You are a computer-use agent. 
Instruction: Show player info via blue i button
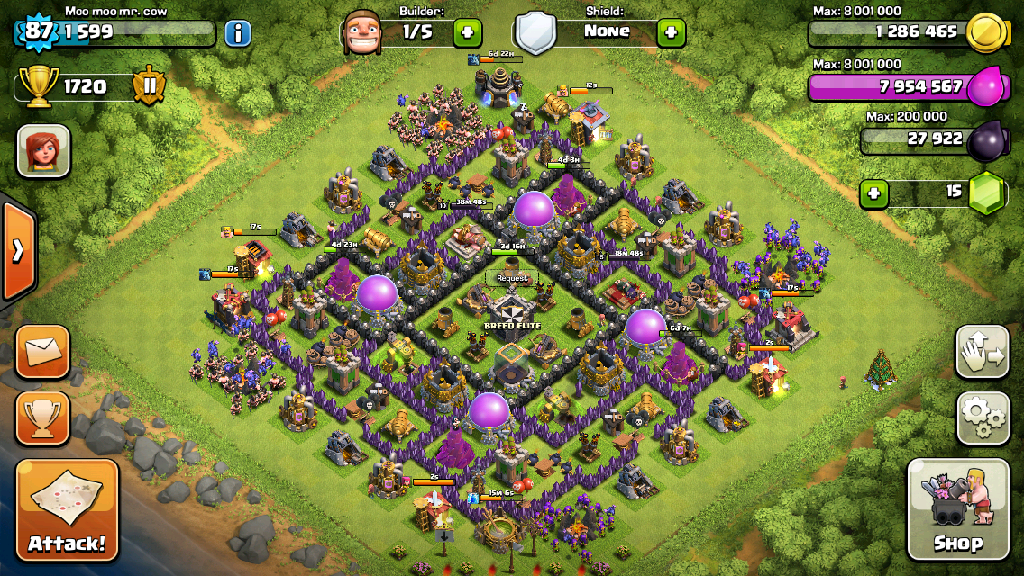(237, 33)
